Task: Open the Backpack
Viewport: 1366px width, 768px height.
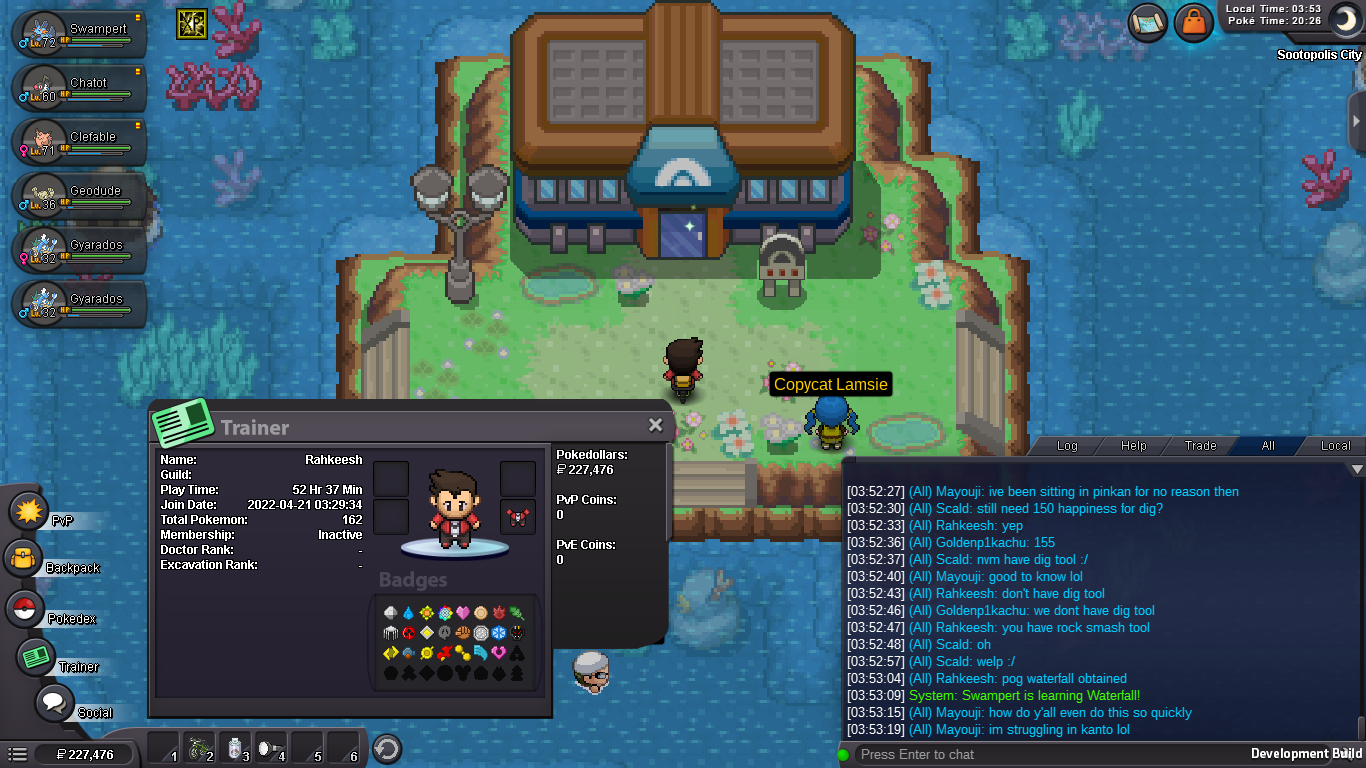Action: pos(24,559)
